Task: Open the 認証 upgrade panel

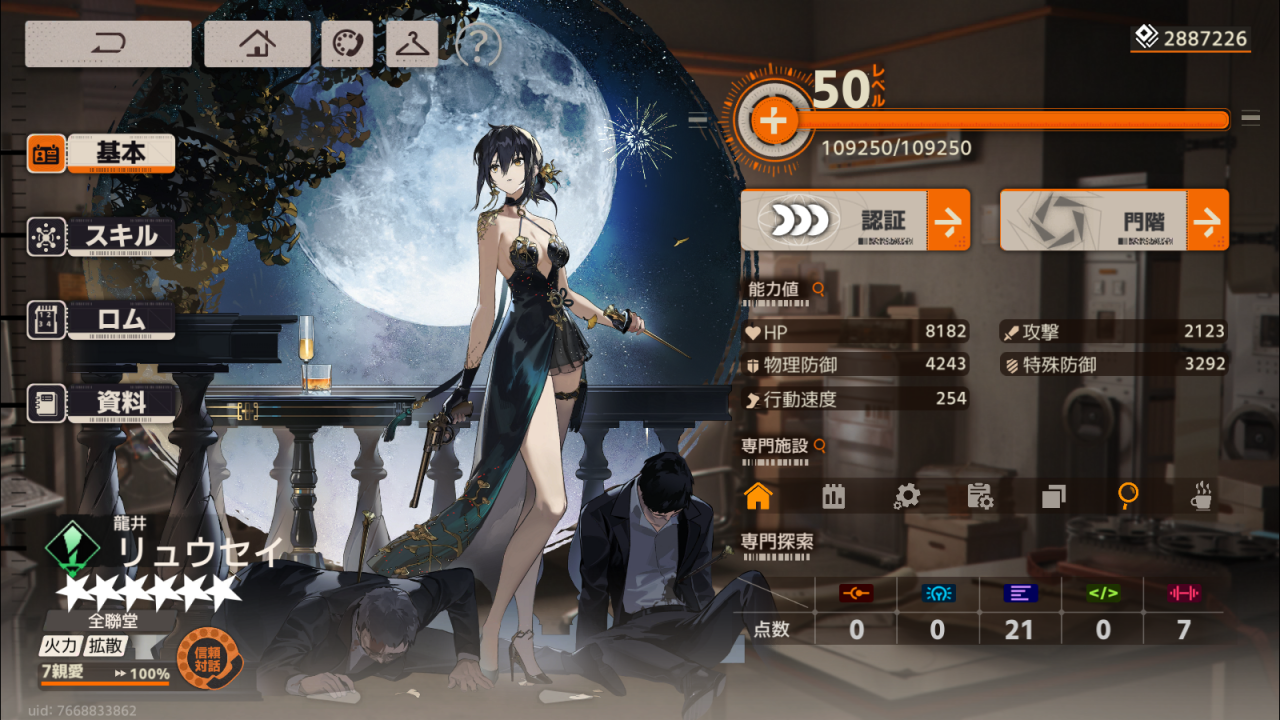Action: click(854, 220)
